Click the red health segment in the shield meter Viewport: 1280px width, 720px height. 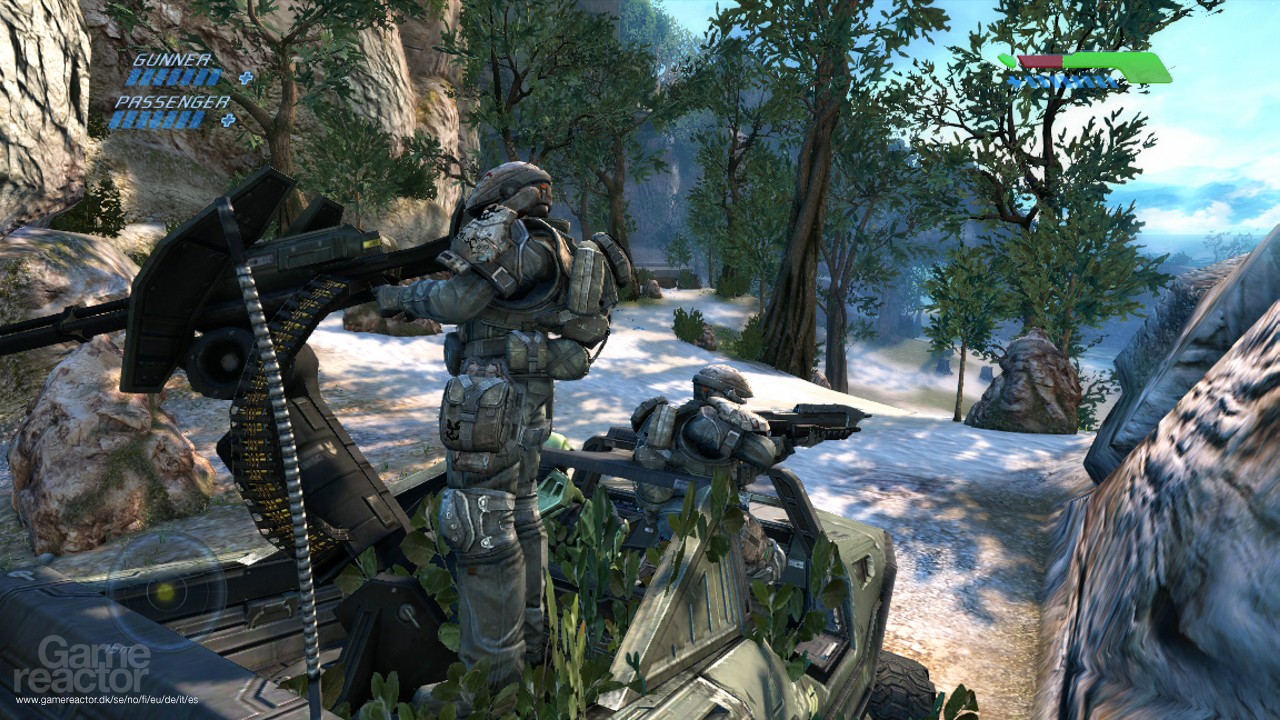(1040, 61)
